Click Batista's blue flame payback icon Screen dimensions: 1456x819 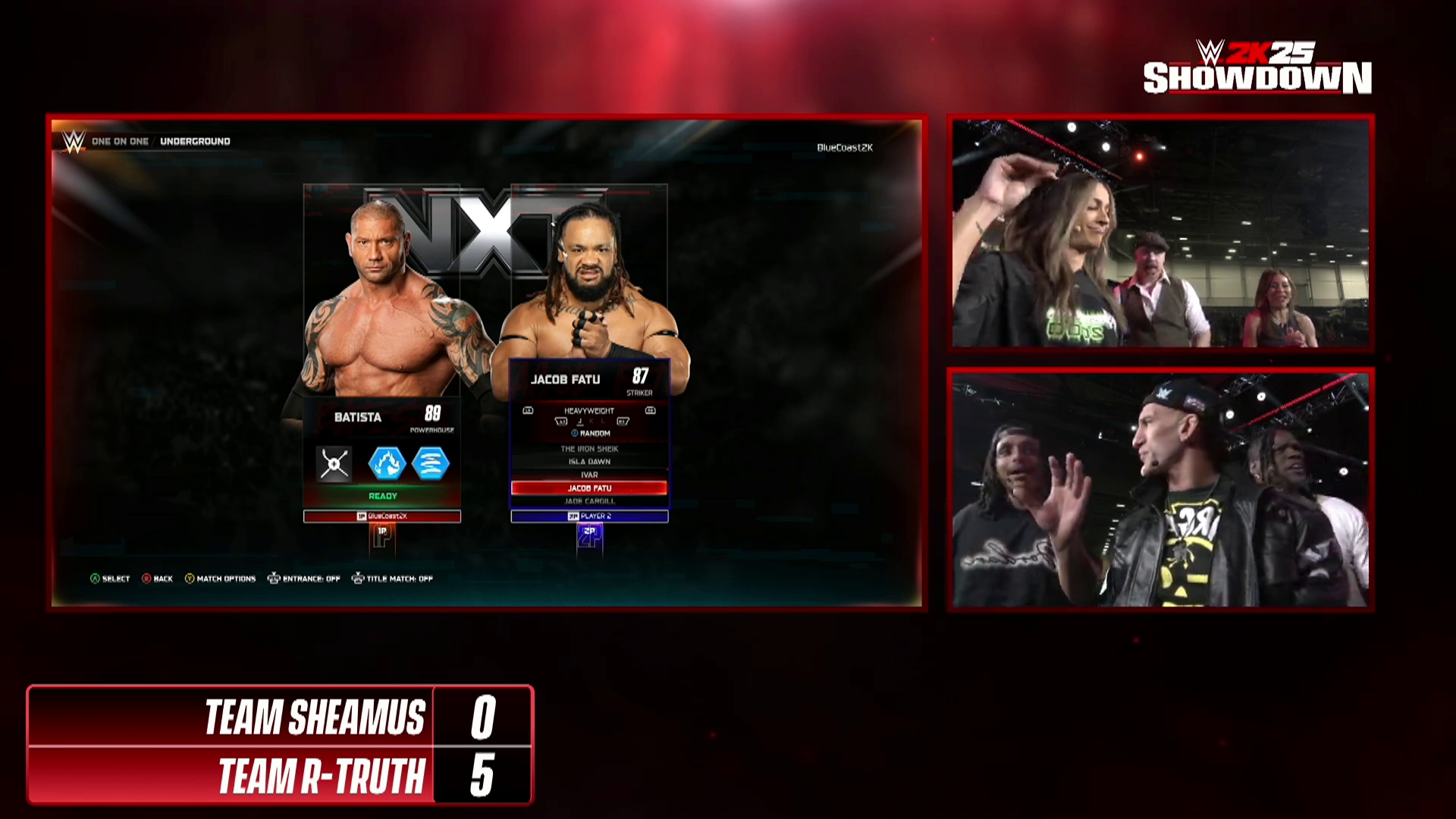point(387,464)
